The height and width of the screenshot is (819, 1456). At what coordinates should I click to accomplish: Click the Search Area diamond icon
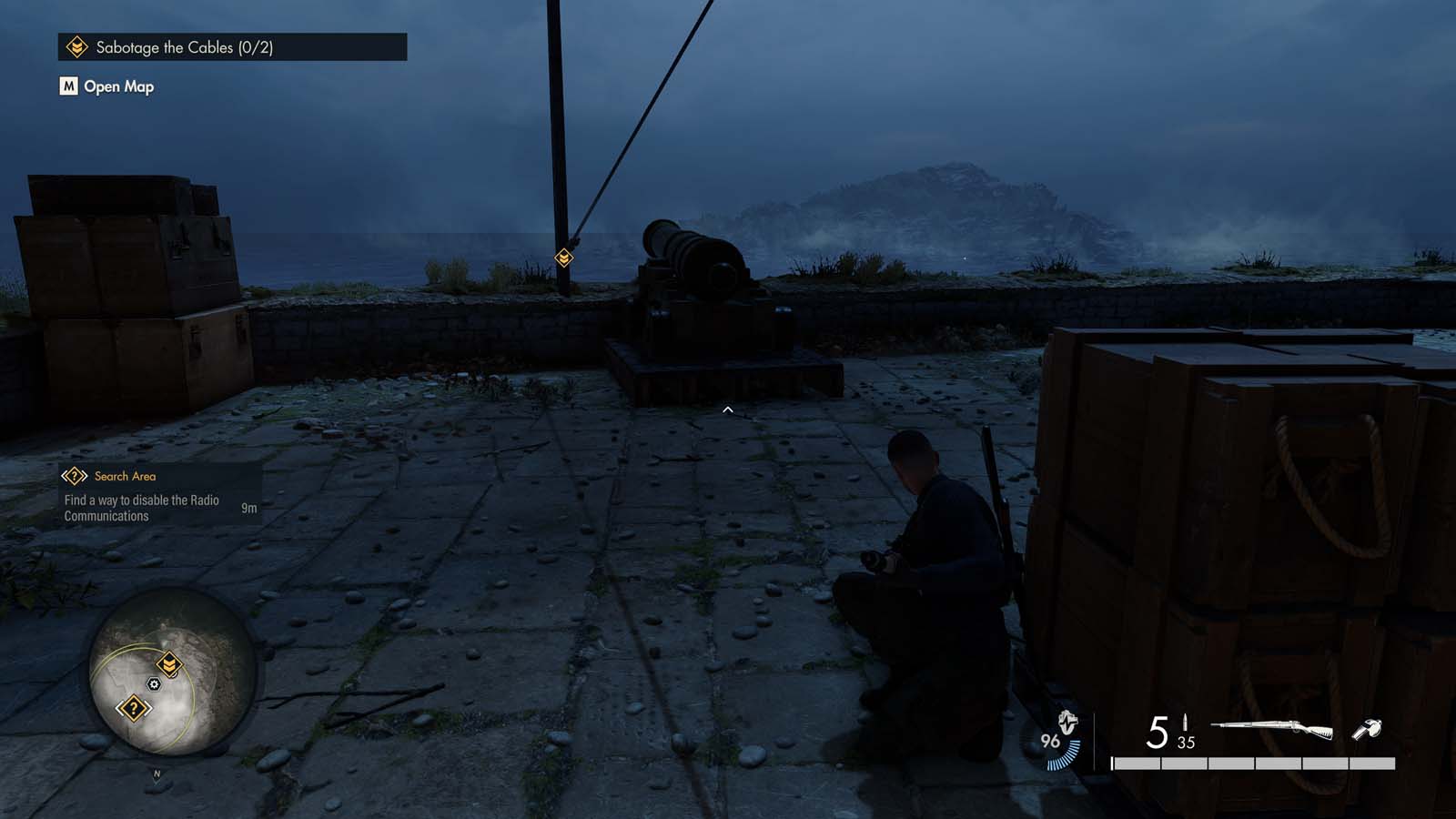[x=73, y=475]
